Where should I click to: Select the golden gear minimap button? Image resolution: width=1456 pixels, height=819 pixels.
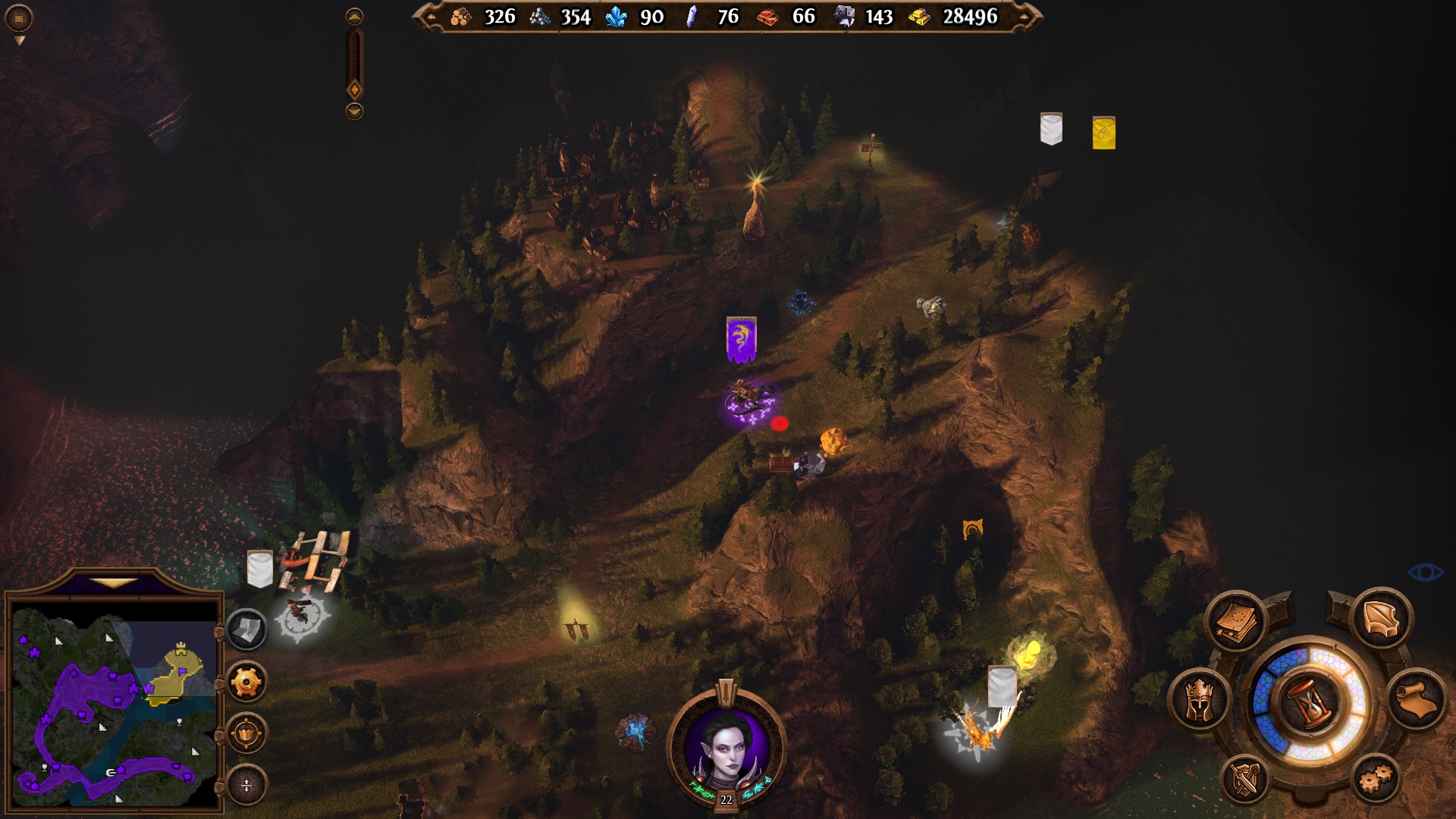(246, 682)
